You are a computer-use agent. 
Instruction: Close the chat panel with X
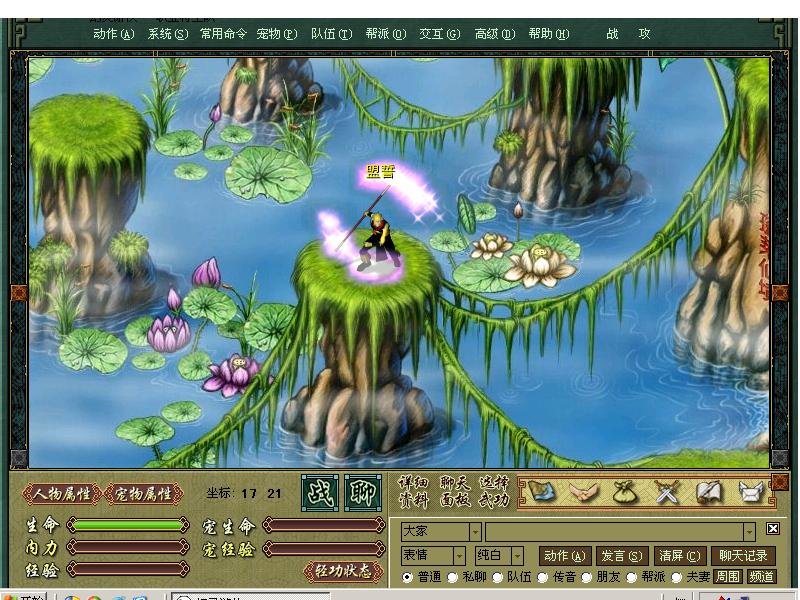[773, 529]
